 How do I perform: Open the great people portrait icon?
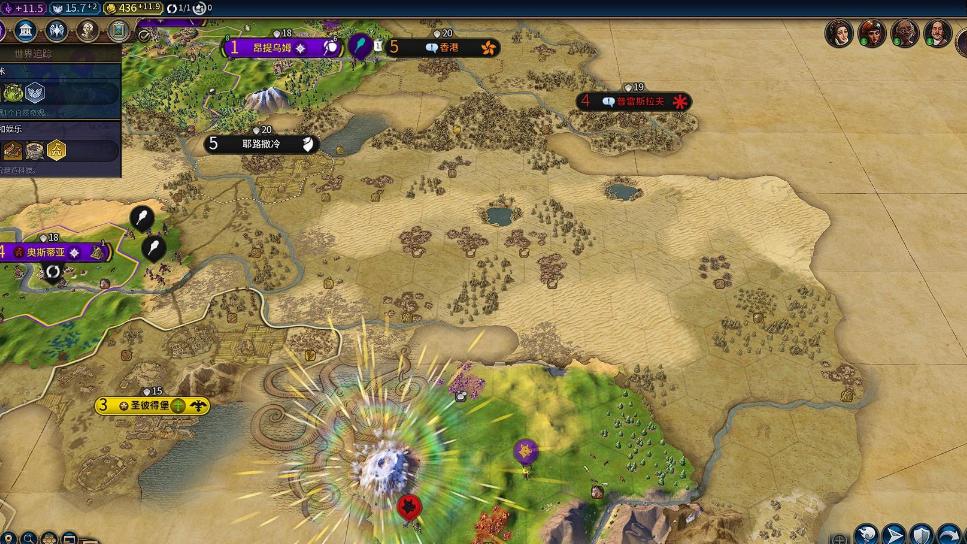coord(88,30)
